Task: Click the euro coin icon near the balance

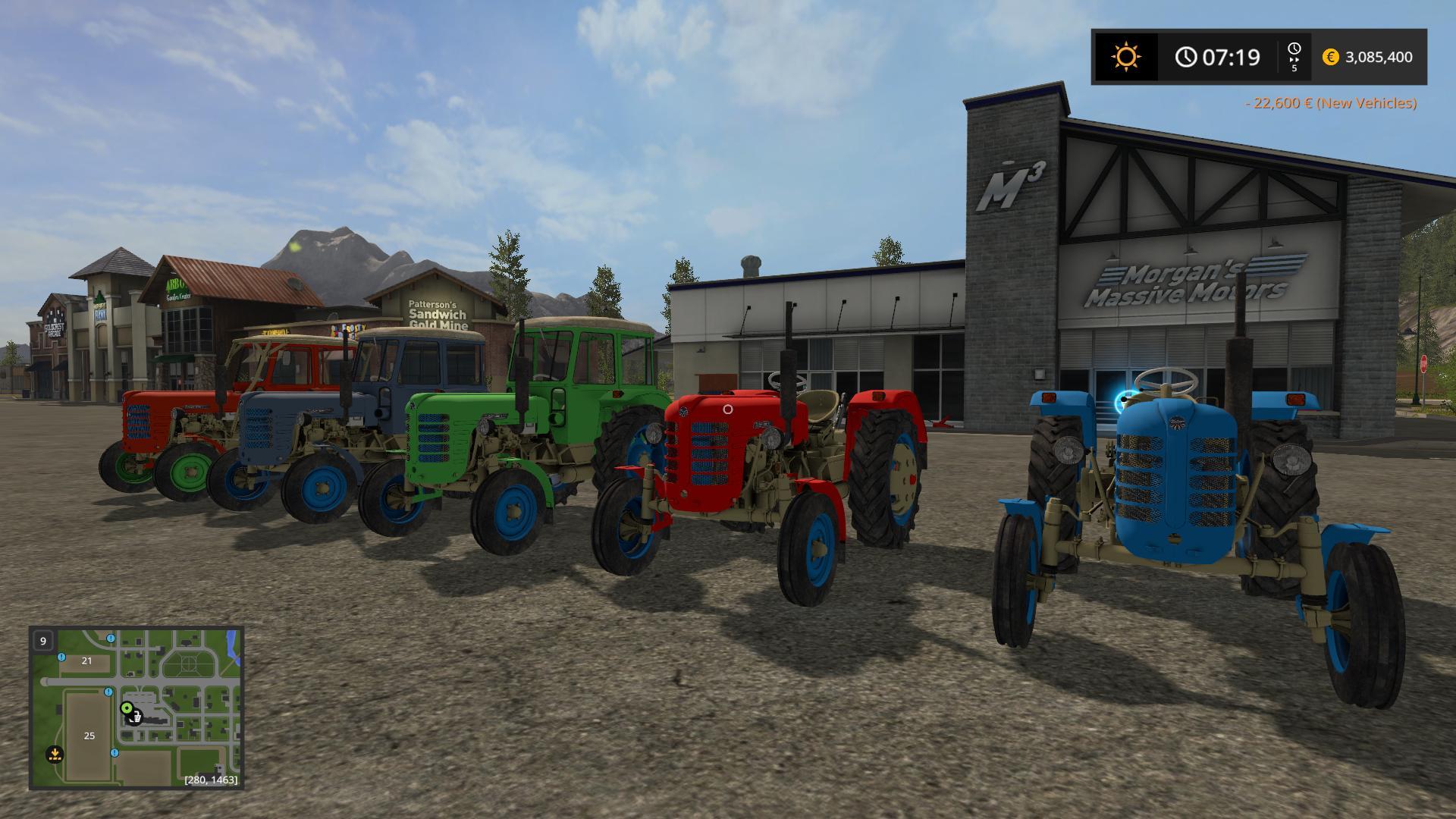Action: (x=1332, y=57)
